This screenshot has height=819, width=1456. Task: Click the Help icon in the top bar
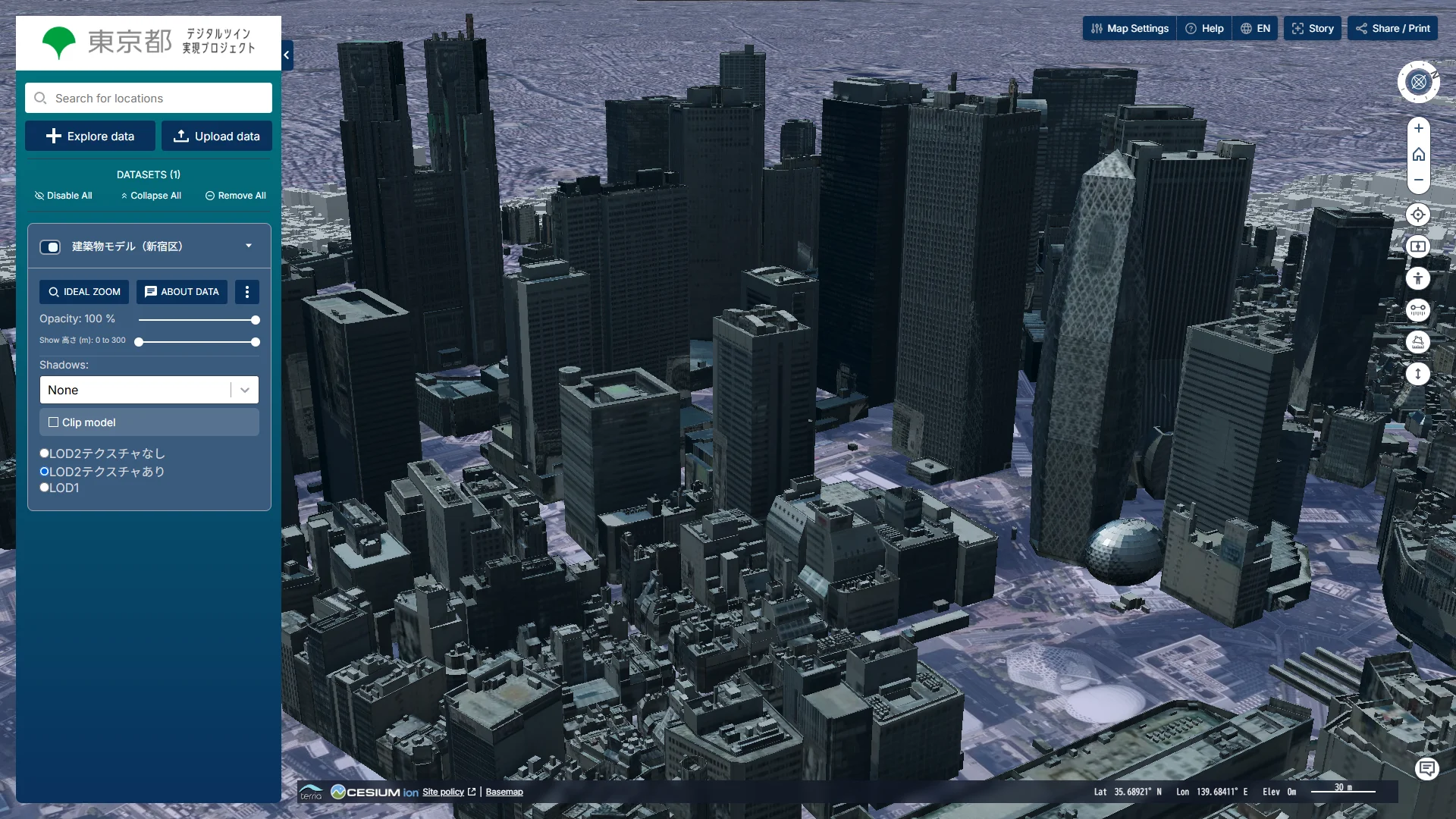(x=1204, y=28)
